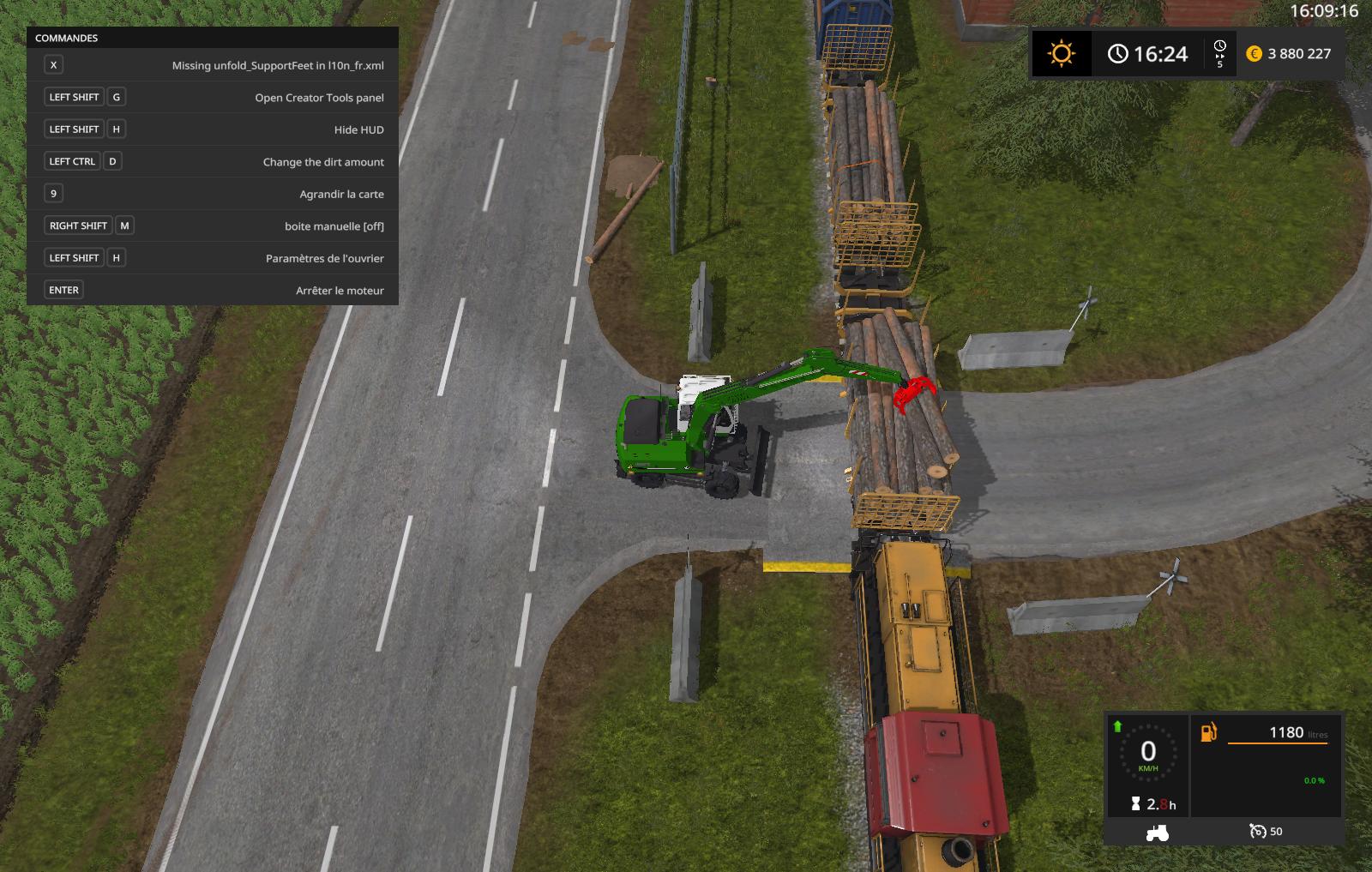Click the orange fuel pump icon
Image resolution: width=1372 pixels, height=872 pixels.
pyautogui.click(x=1208, y=732)
